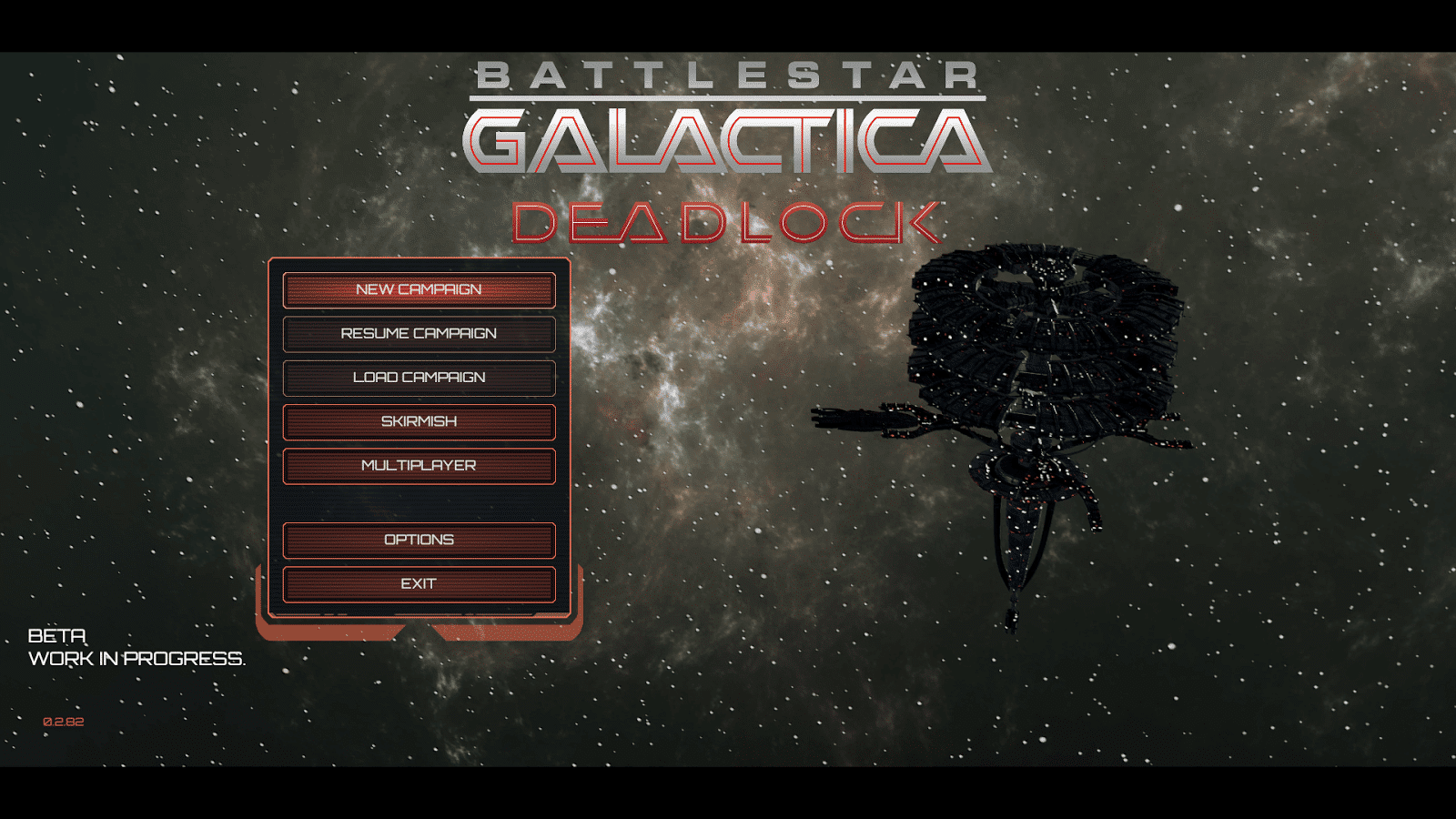Screen dimensions: 1456x819
Task: Open the Options screen
Action: pos(419,540)
